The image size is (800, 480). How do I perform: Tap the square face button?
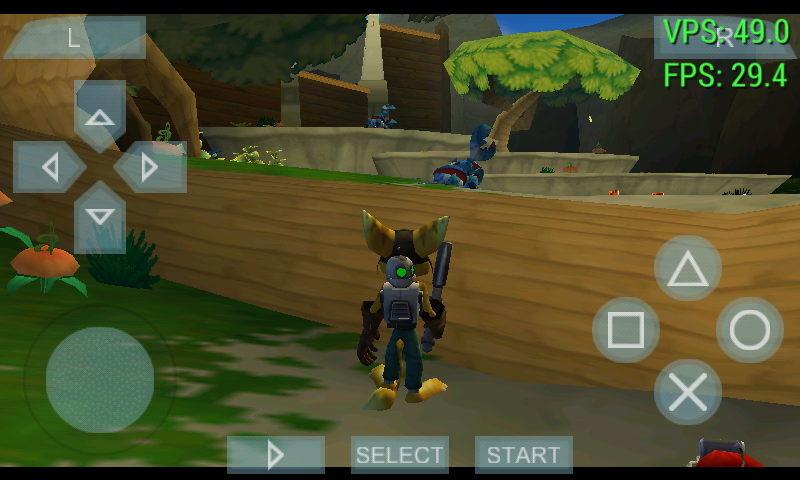pos(626,330)
